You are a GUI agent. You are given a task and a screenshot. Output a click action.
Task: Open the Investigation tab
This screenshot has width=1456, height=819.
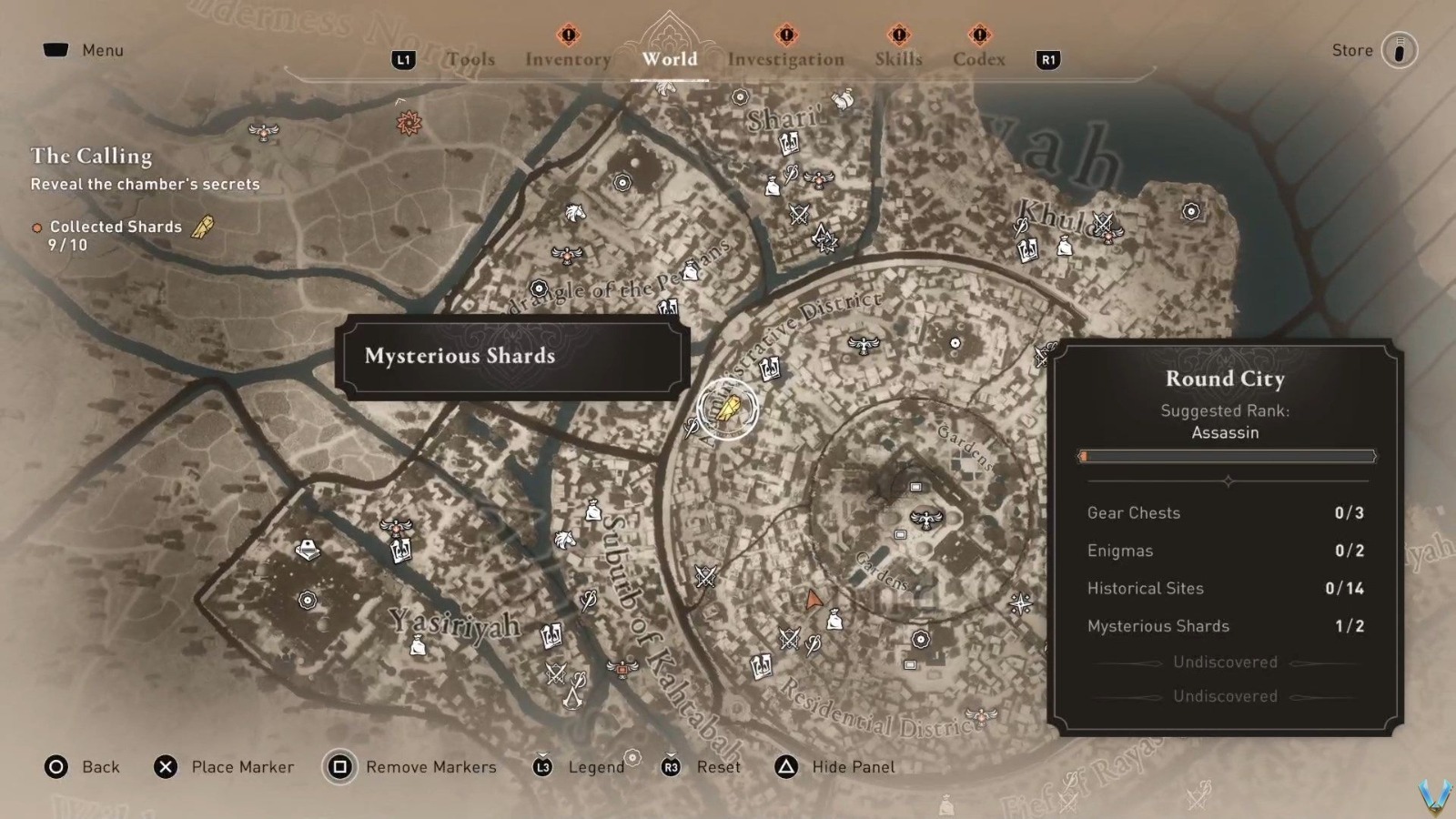784,58
